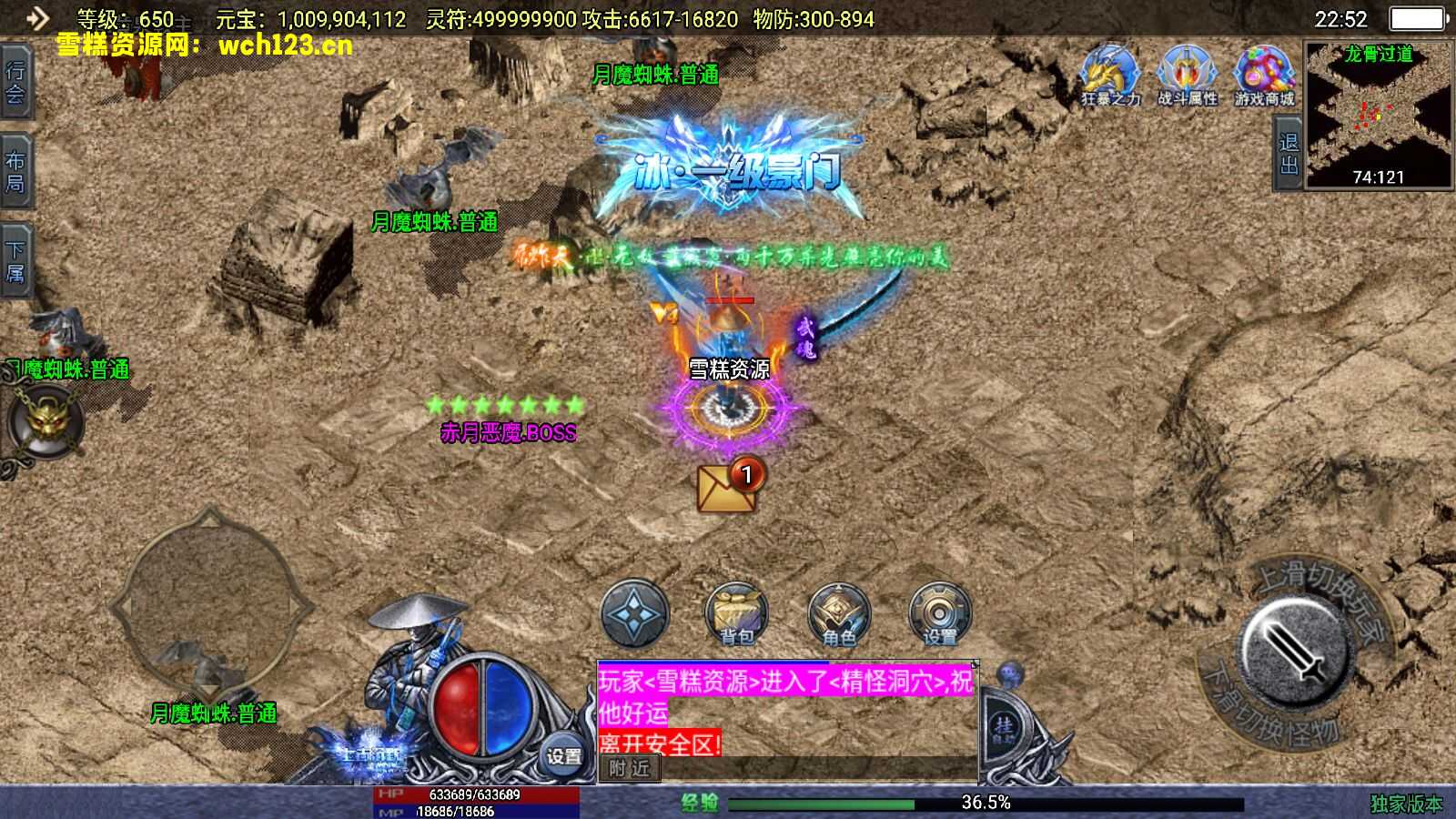Switch to the 布局 layout tab
The height and width of the screenshot is (819, 1456).
click(x=15, y=172)
